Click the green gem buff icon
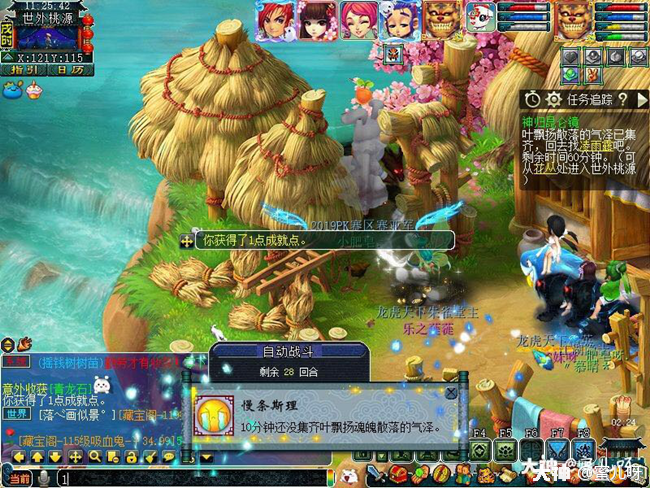The image size is (650, 488). (570, 73)
